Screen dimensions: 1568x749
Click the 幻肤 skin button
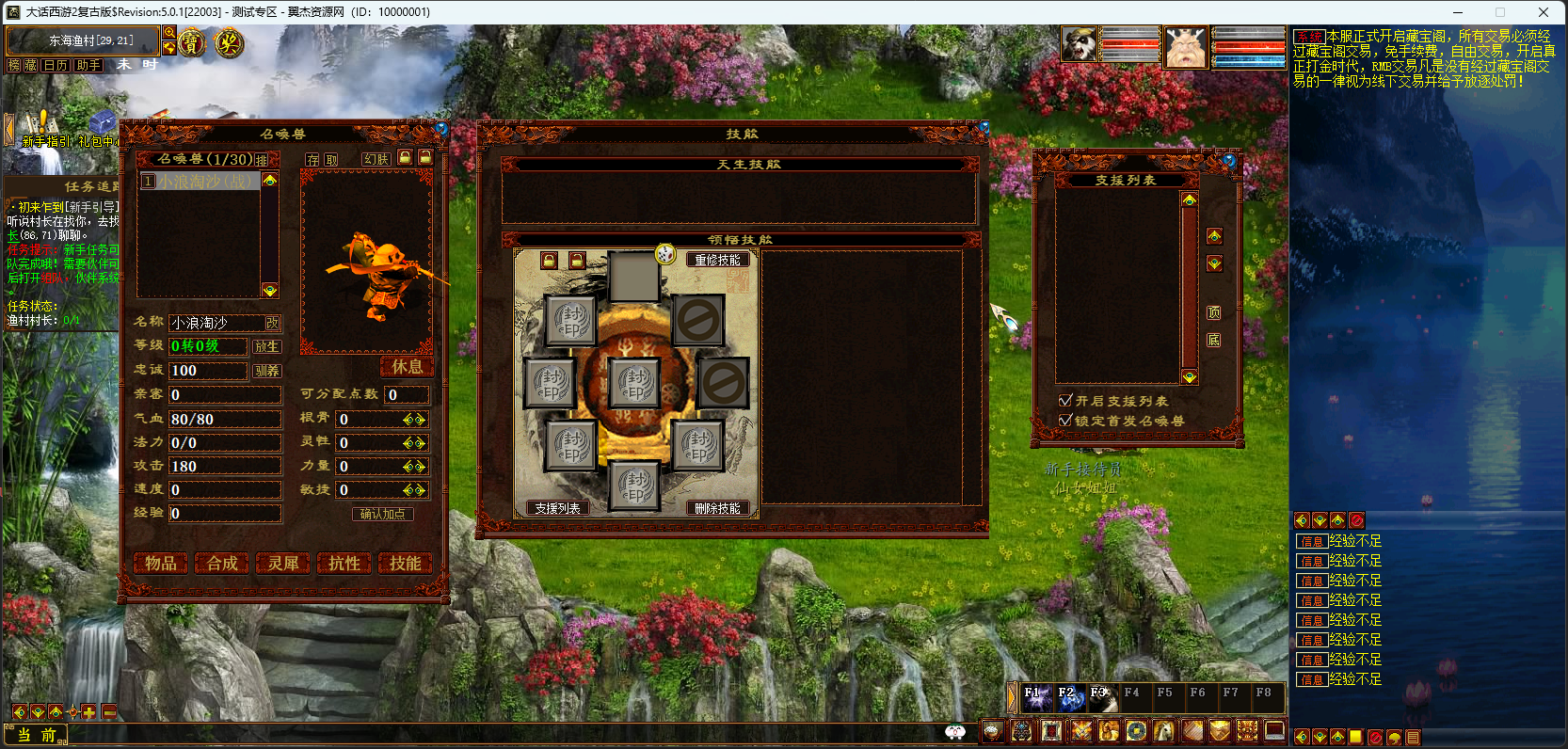click(376, 159)
